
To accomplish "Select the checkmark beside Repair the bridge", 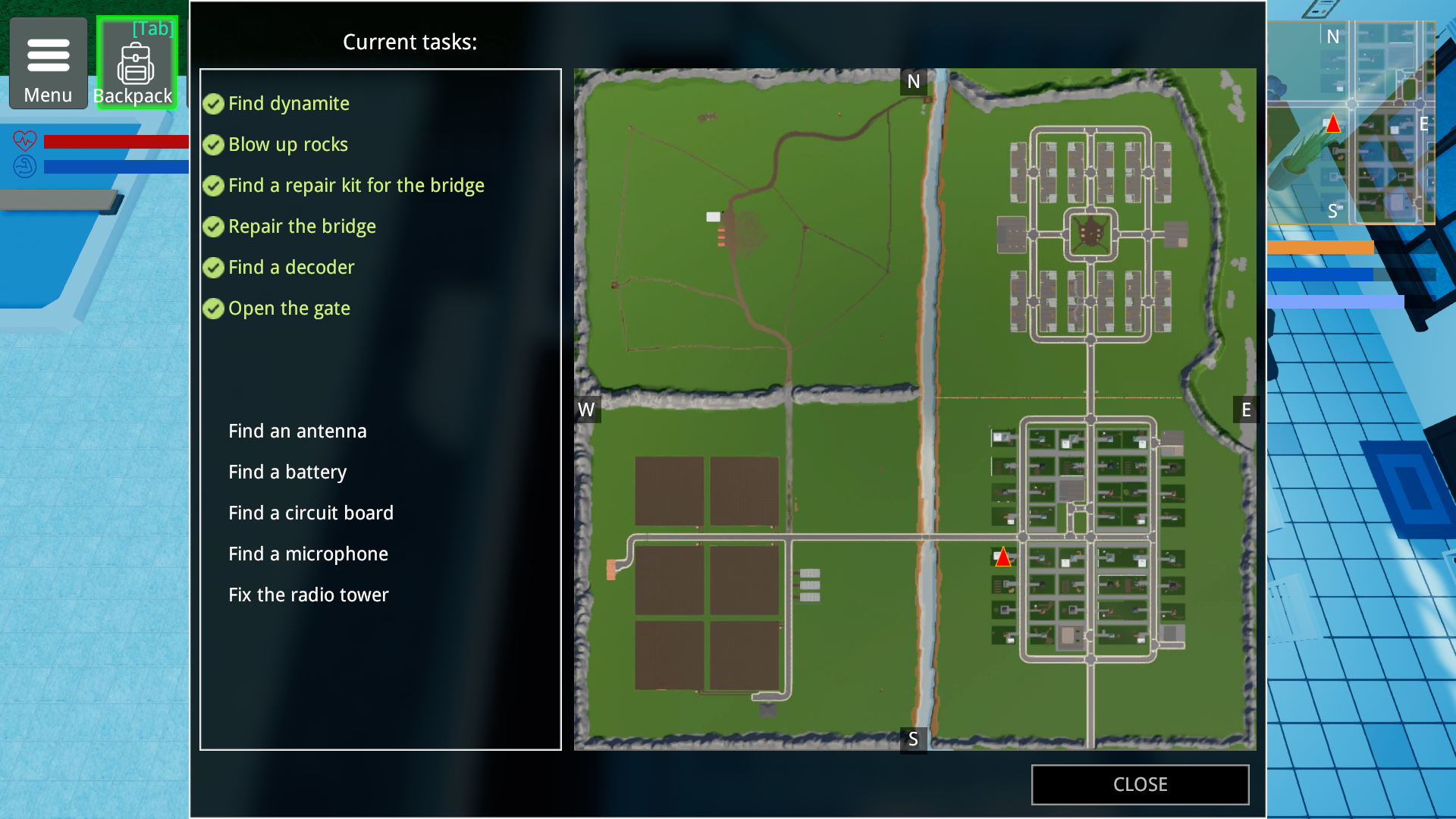I will pos(213,226).
